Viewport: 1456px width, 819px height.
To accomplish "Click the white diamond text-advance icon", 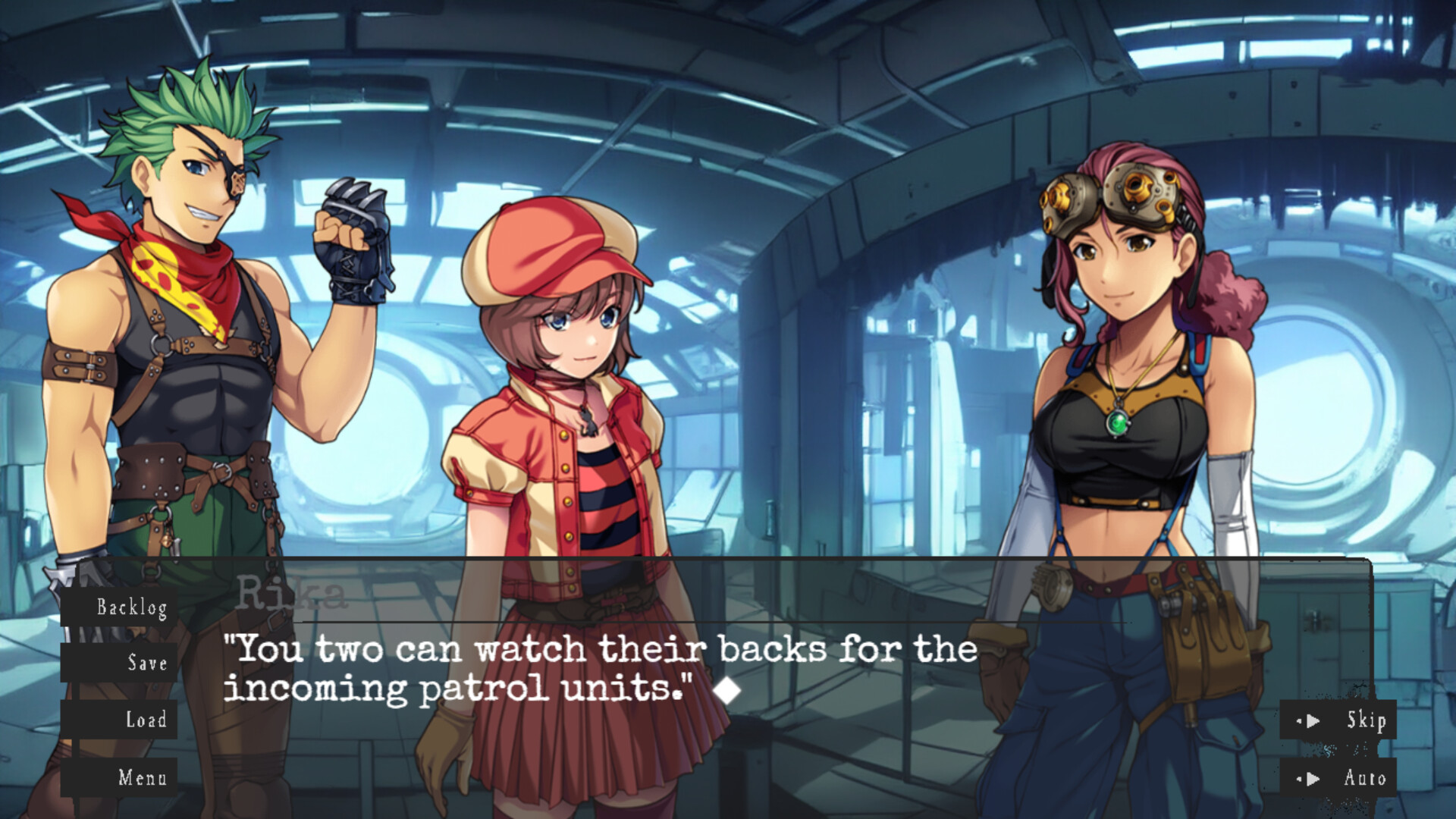I will pos(730,689).
